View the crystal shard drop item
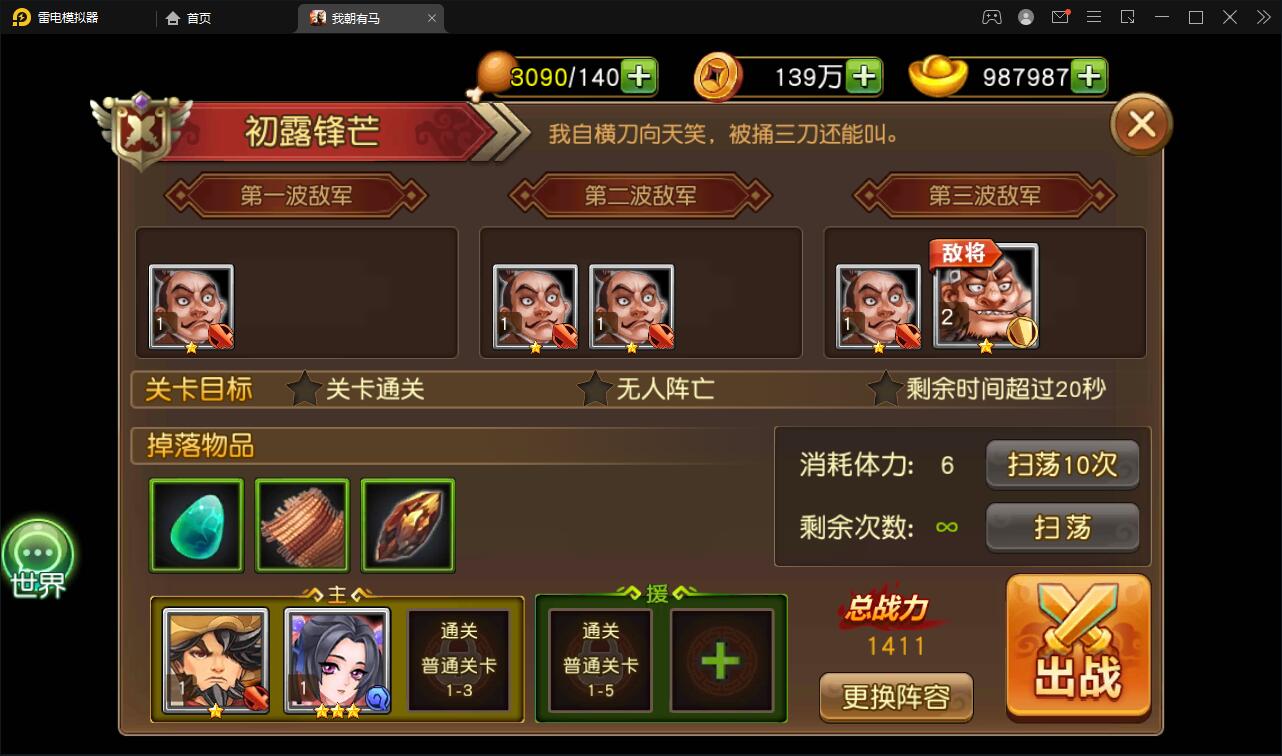The image size is (1282, 756). pos(407,524)
